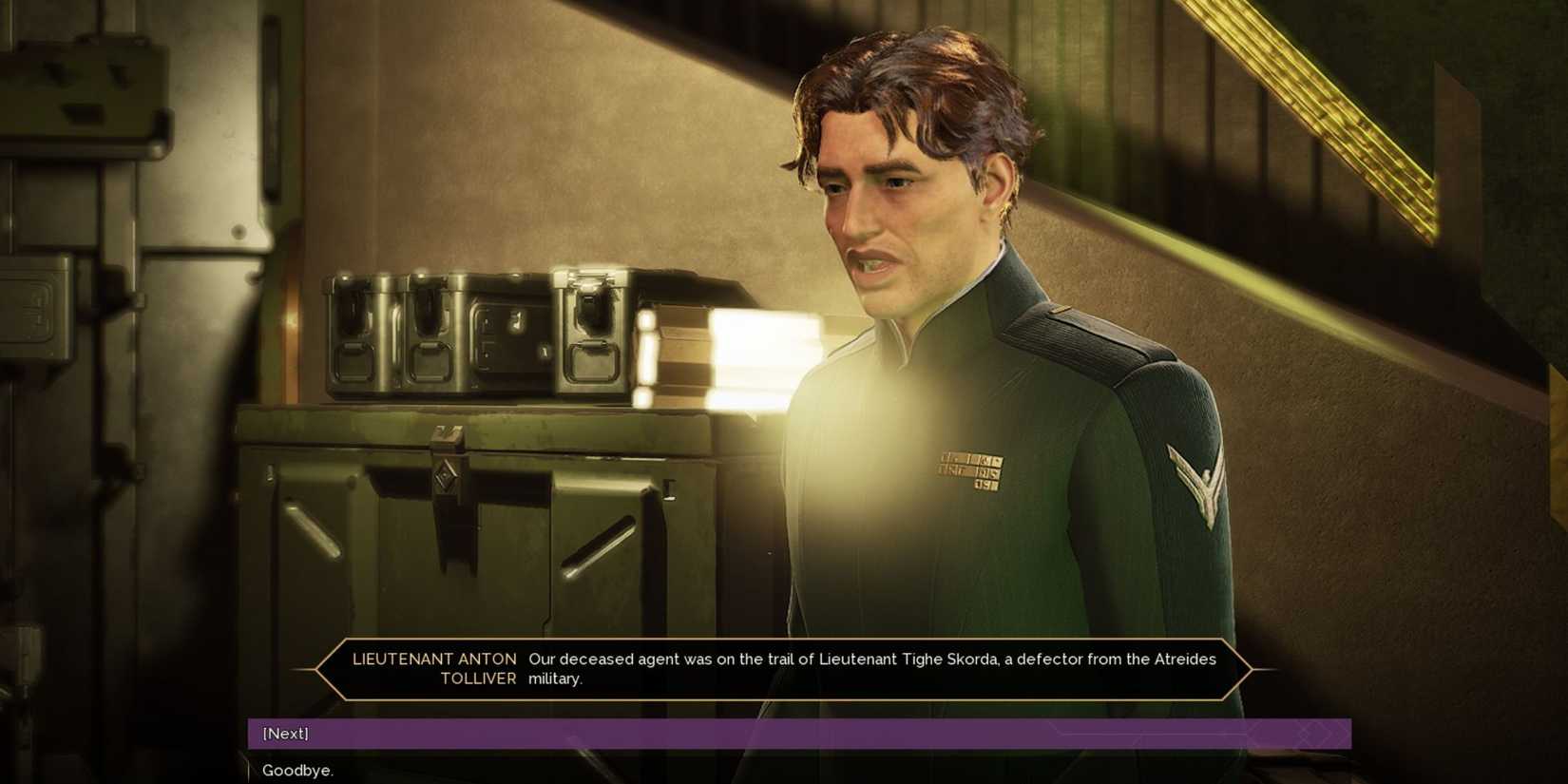1568x784 pixels.
Task: Click the left point of the dialogue banner
Action: [318, 668]
